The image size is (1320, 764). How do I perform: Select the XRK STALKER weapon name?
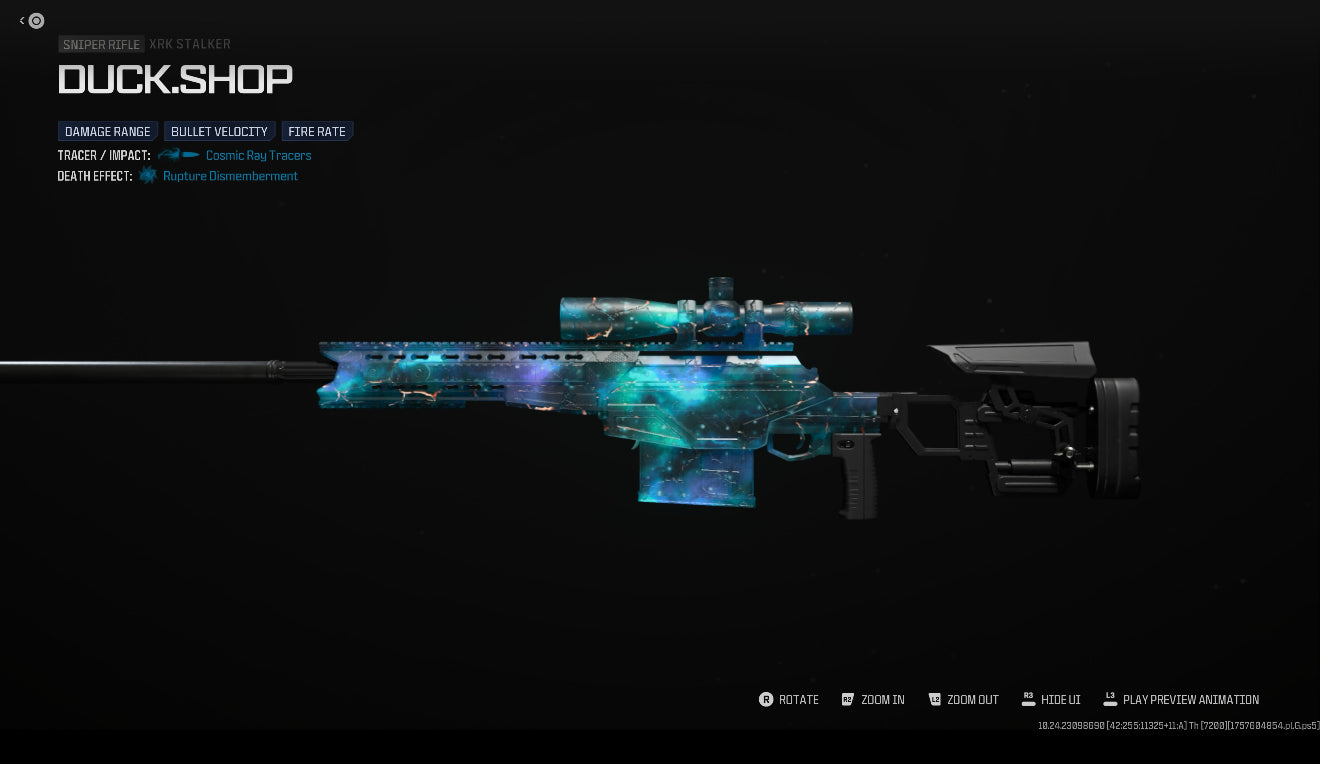coord(190,44)
